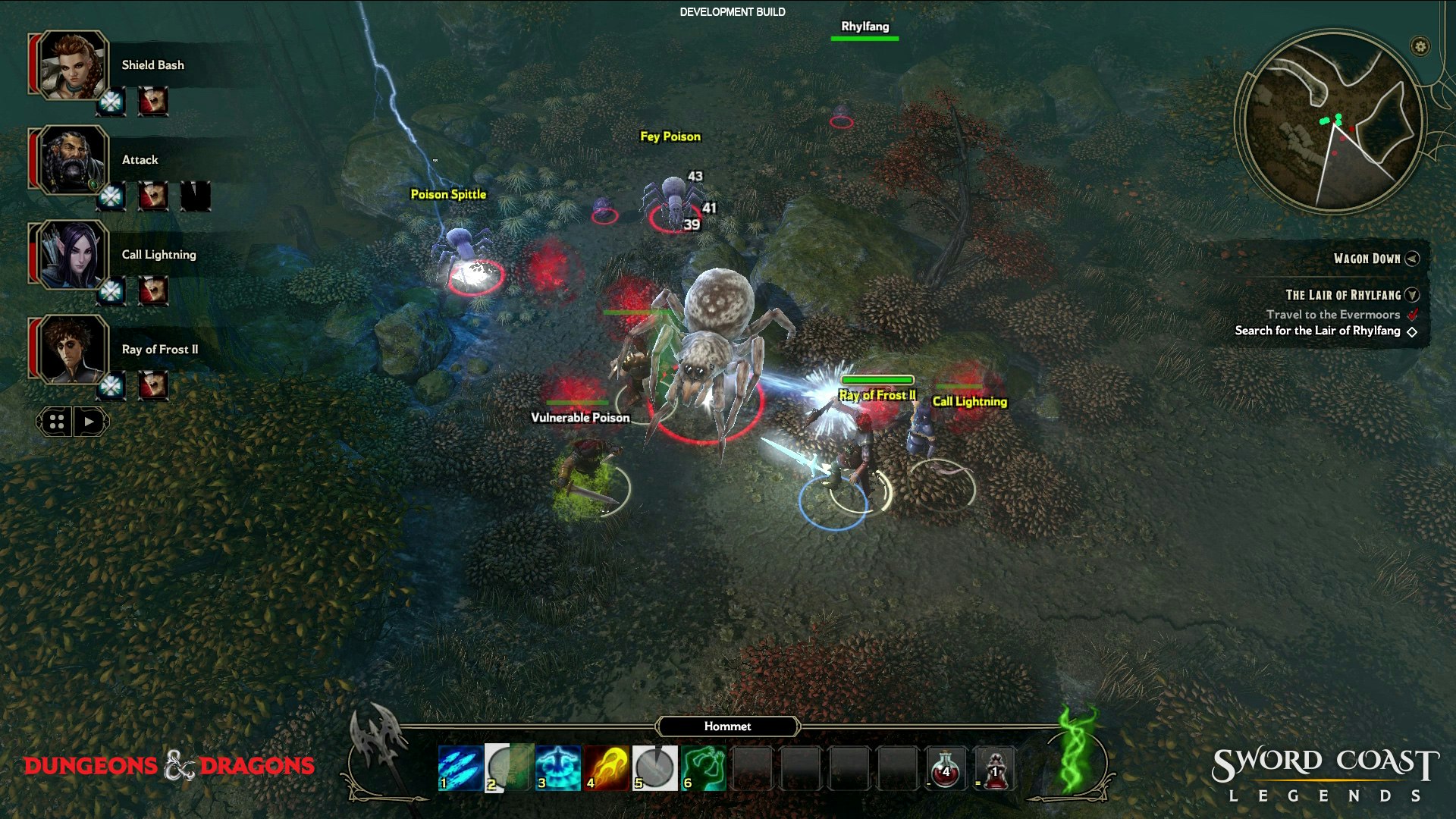Click the greyed ability in hotbar slot 5
The width and height of the screenshot is (1456, 819).
pos(654,767)
